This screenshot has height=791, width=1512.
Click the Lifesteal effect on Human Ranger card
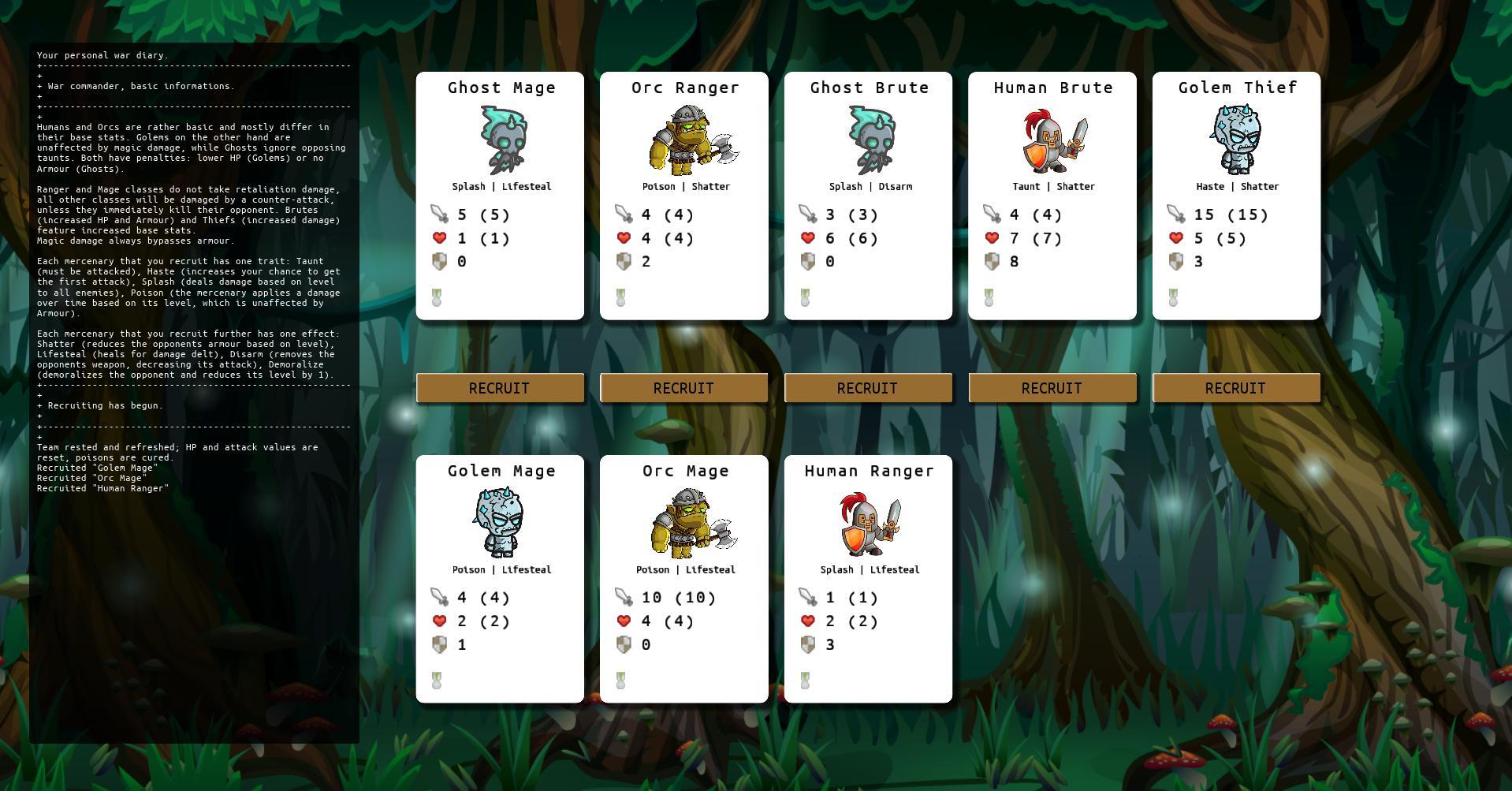(895, 569)
